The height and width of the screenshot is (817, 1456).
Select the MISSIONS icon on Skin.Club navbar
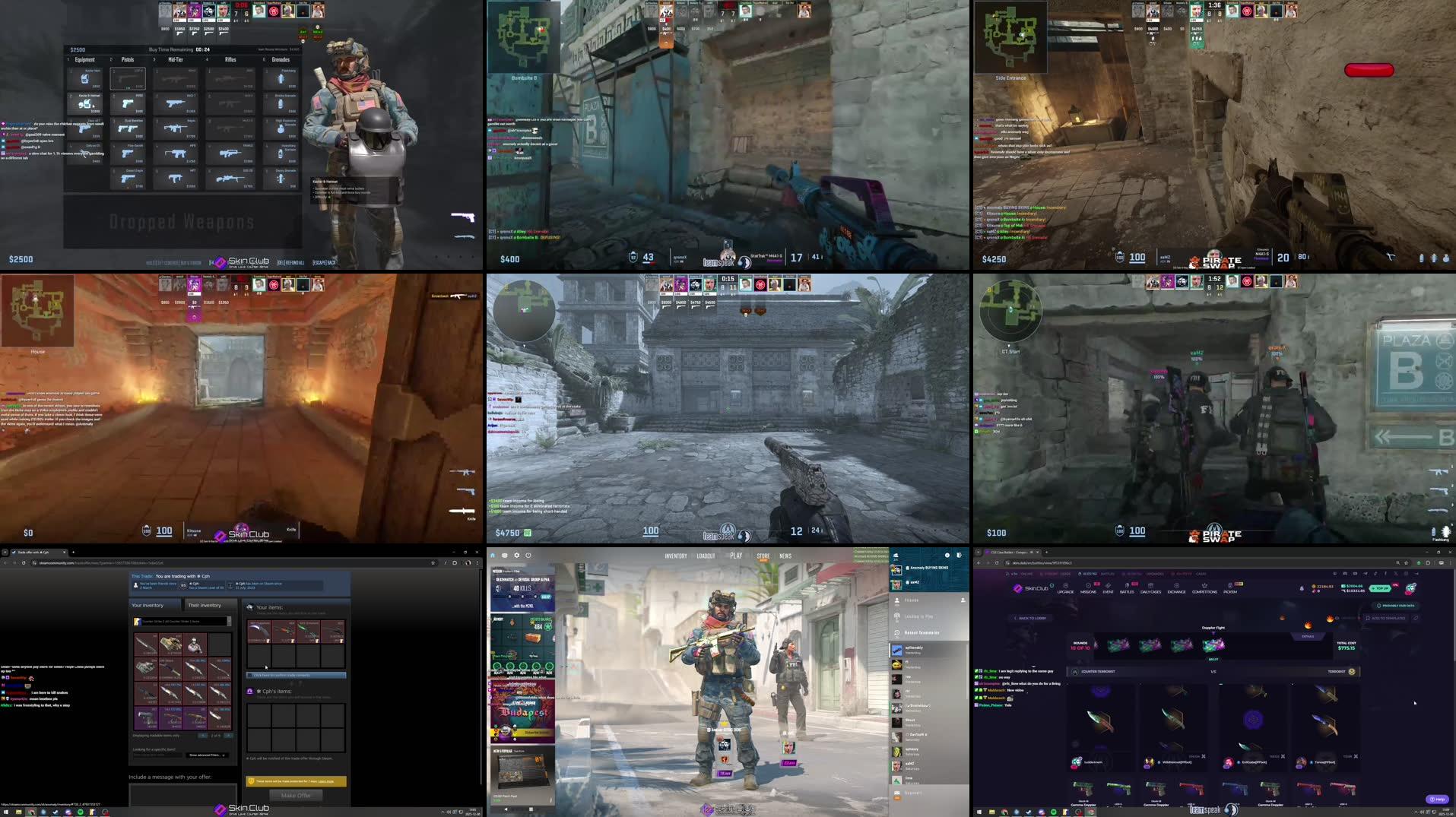click(1089, 586)
